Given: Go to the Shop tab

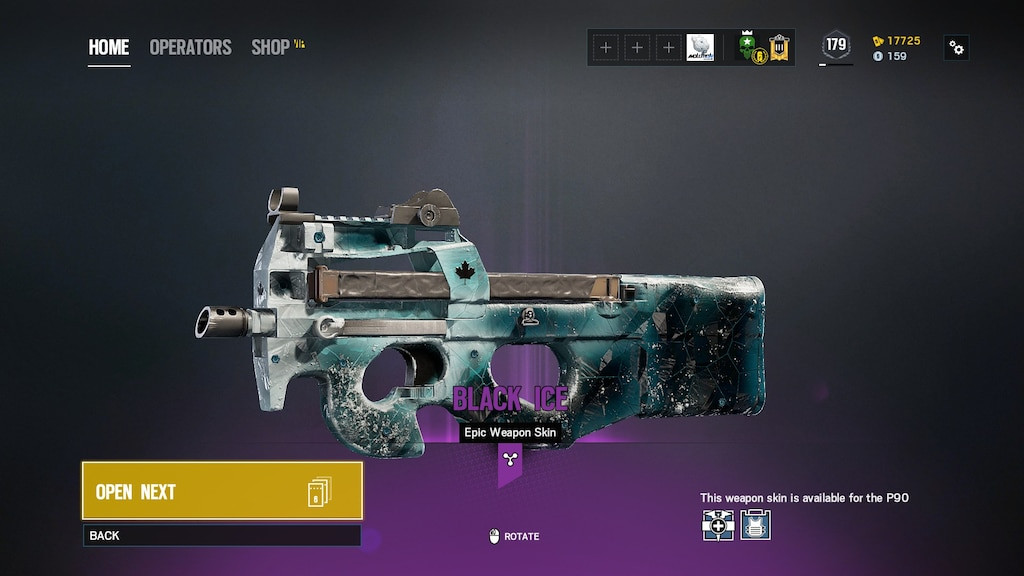Looking at the screenshot, I should click(x=272, y=47).
